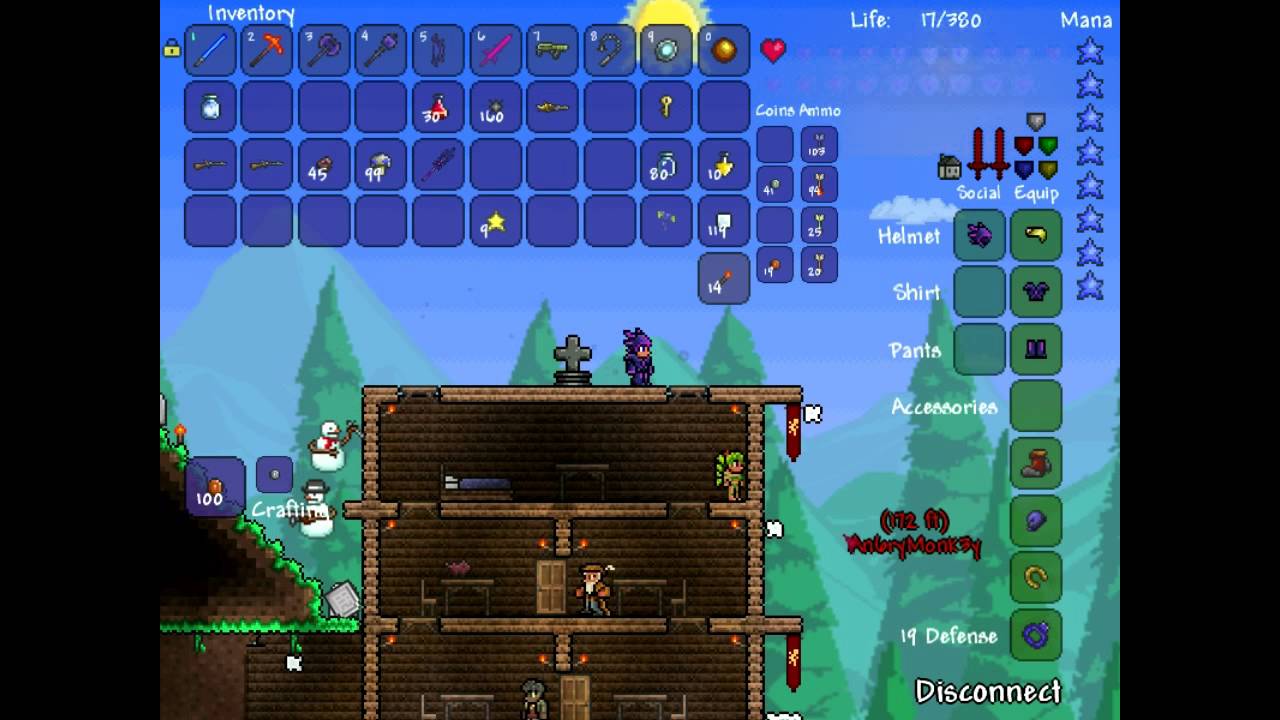Select the magic mirror in hotbar slot 9
Viewport: 1280px width, 720px height.
[666, 51]
